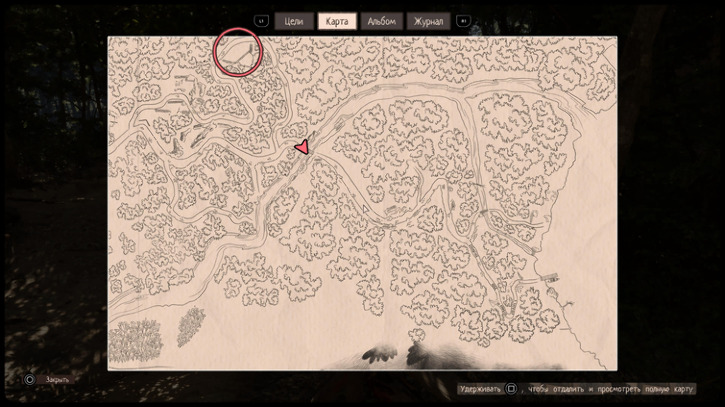The width and height of the screenshot is (725, 407).
Task: Select the Карта tab
Action: (x=337, y=21)
